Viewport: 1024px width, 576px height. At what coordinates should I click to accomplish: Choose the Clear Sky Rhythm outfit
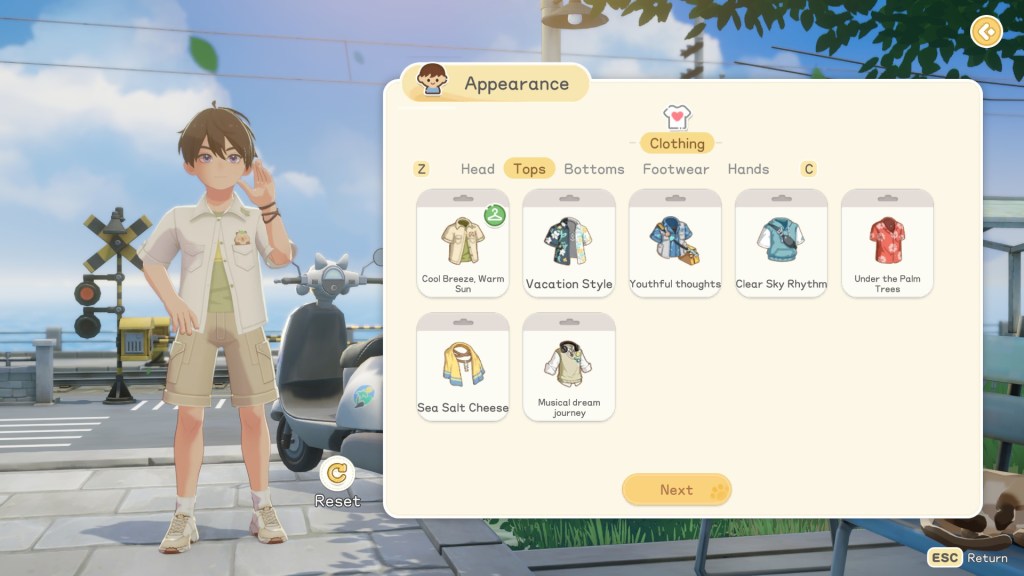[x=781, y=243]
